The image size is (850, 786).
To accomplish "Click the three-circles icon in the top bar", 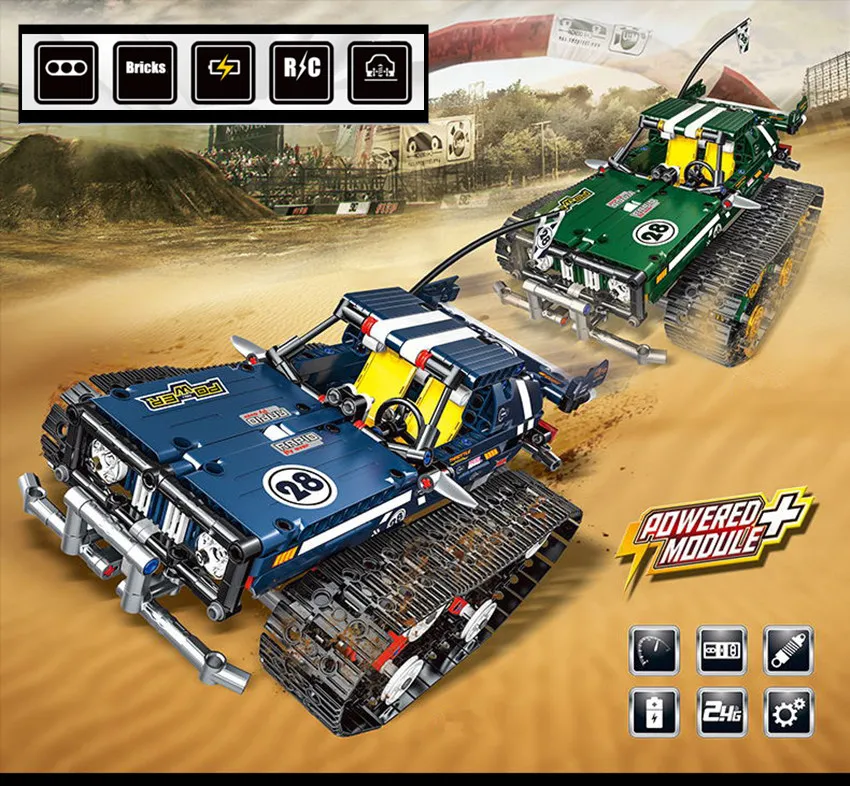I will pyautogui.click(x=66, y=72).
